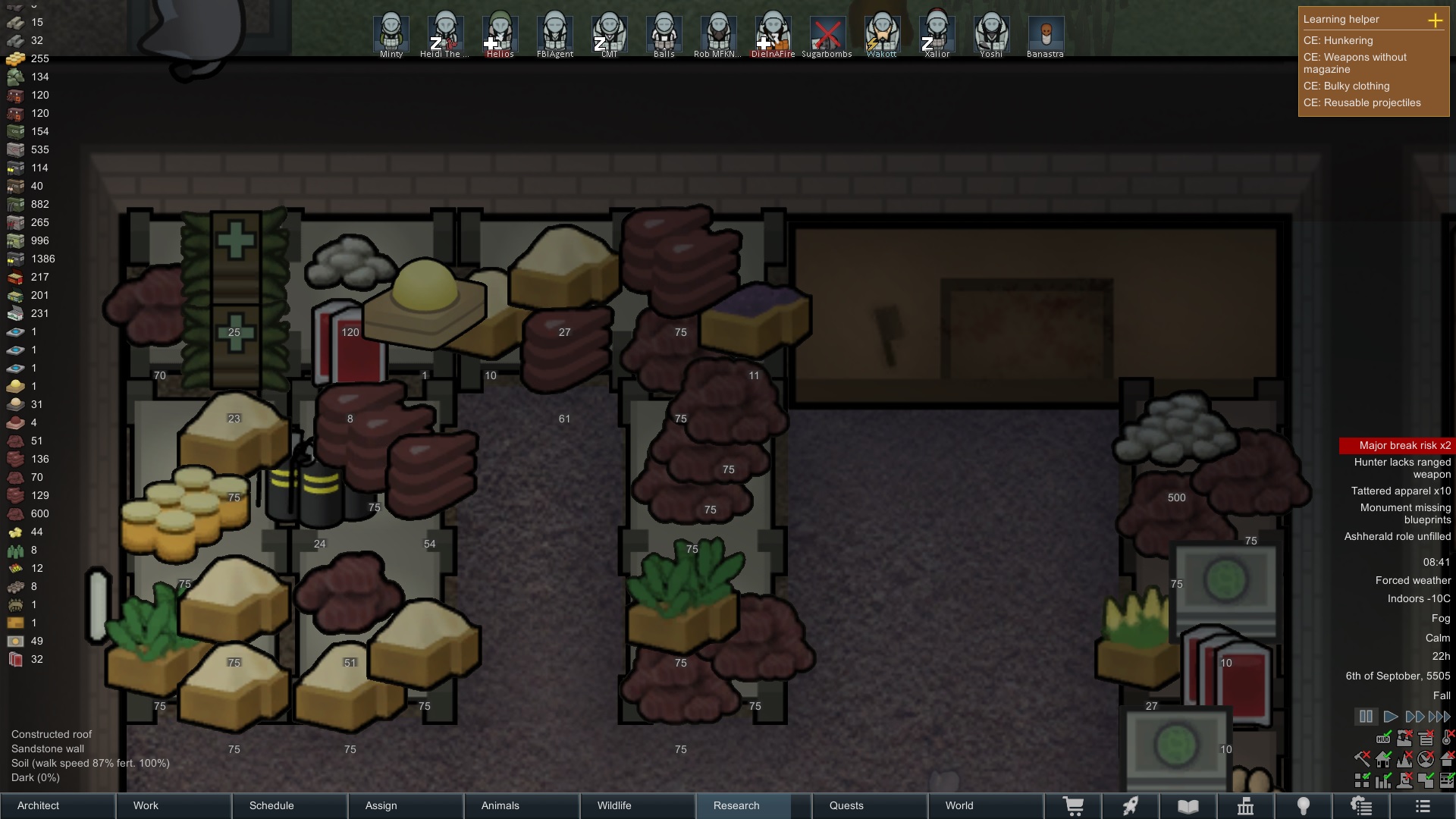Viewport: 1456px width, 819px height.
Task: Pause the game speed
Action: pyautogui.click(x=1366, y=717)
